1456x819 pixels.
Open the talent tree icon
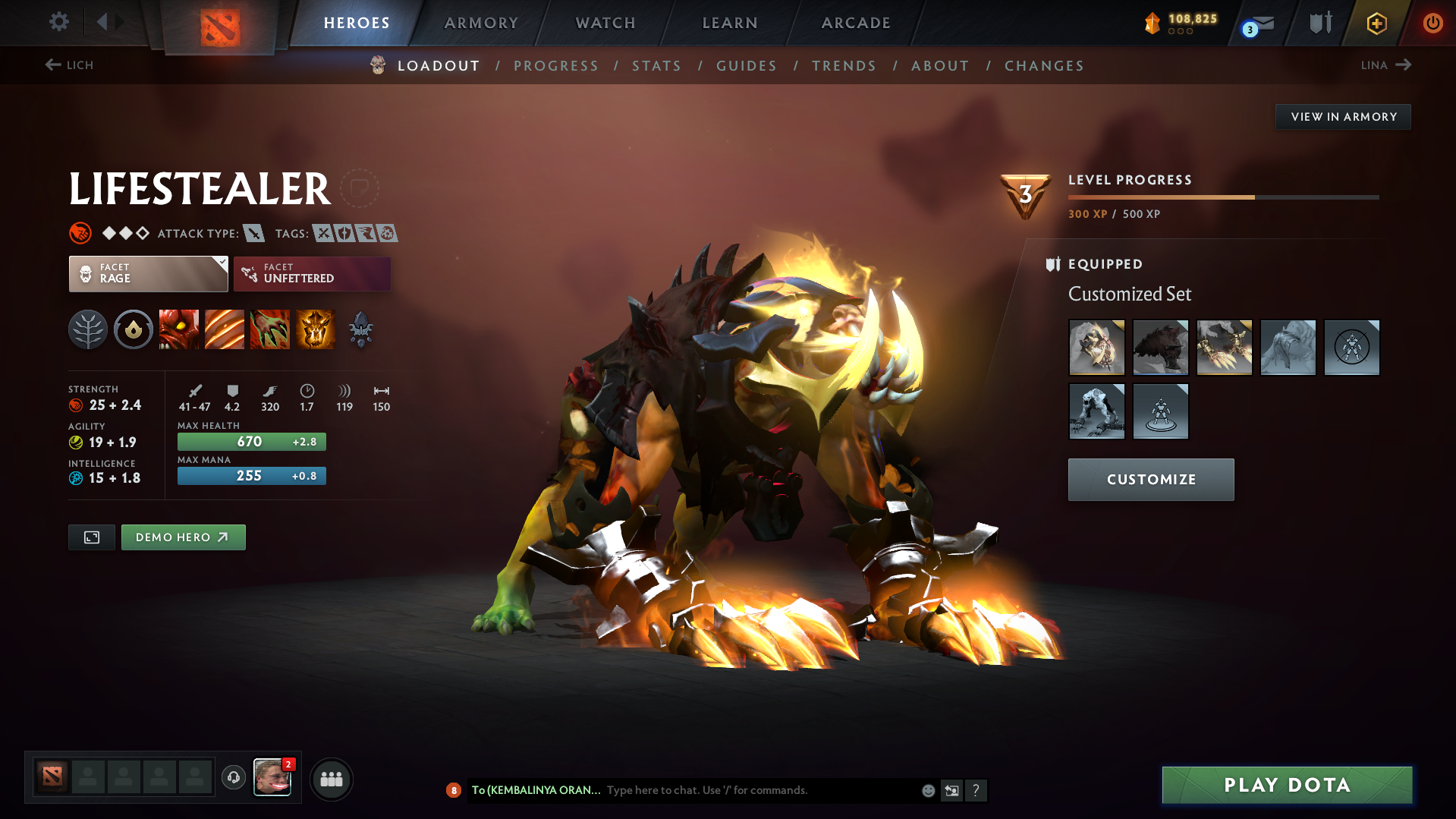pos(88,330)
